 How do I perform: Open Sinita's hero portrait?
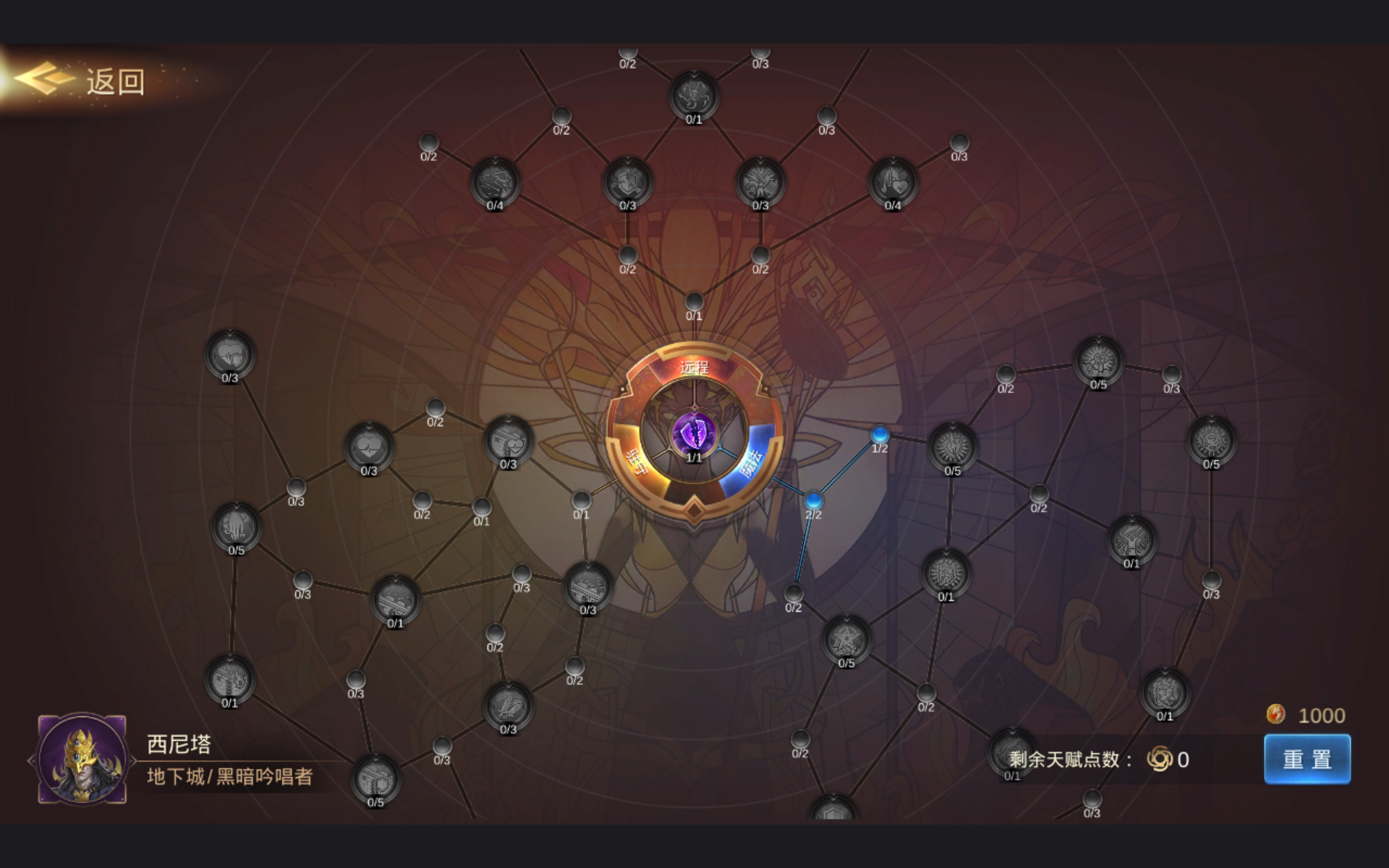tap(82, 758)
